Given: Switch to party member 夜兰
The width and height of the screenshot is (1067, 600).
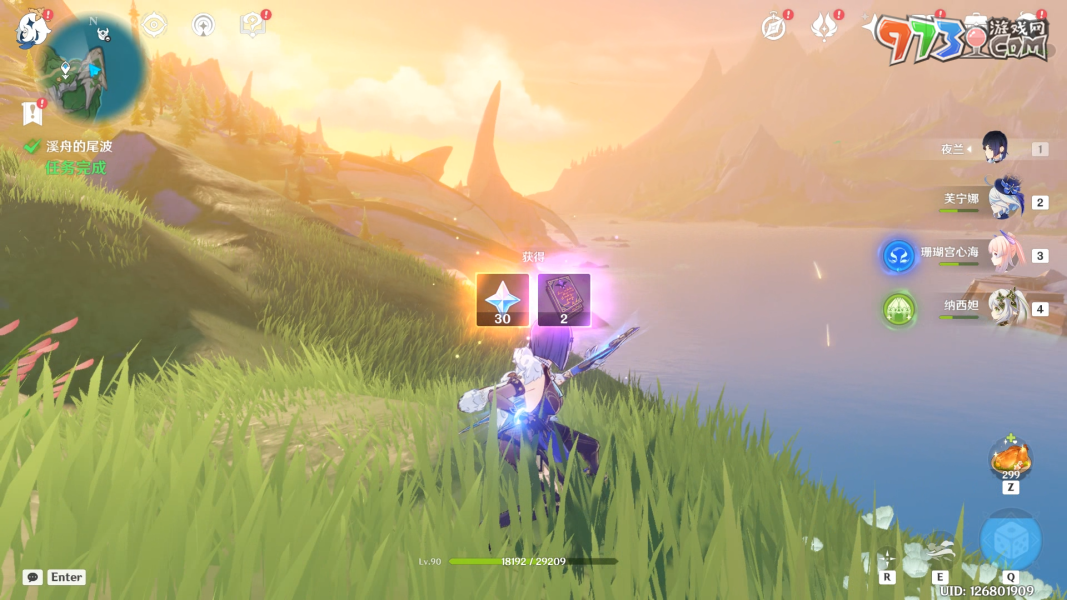Looking at the screenshot, I should point(993,149).
